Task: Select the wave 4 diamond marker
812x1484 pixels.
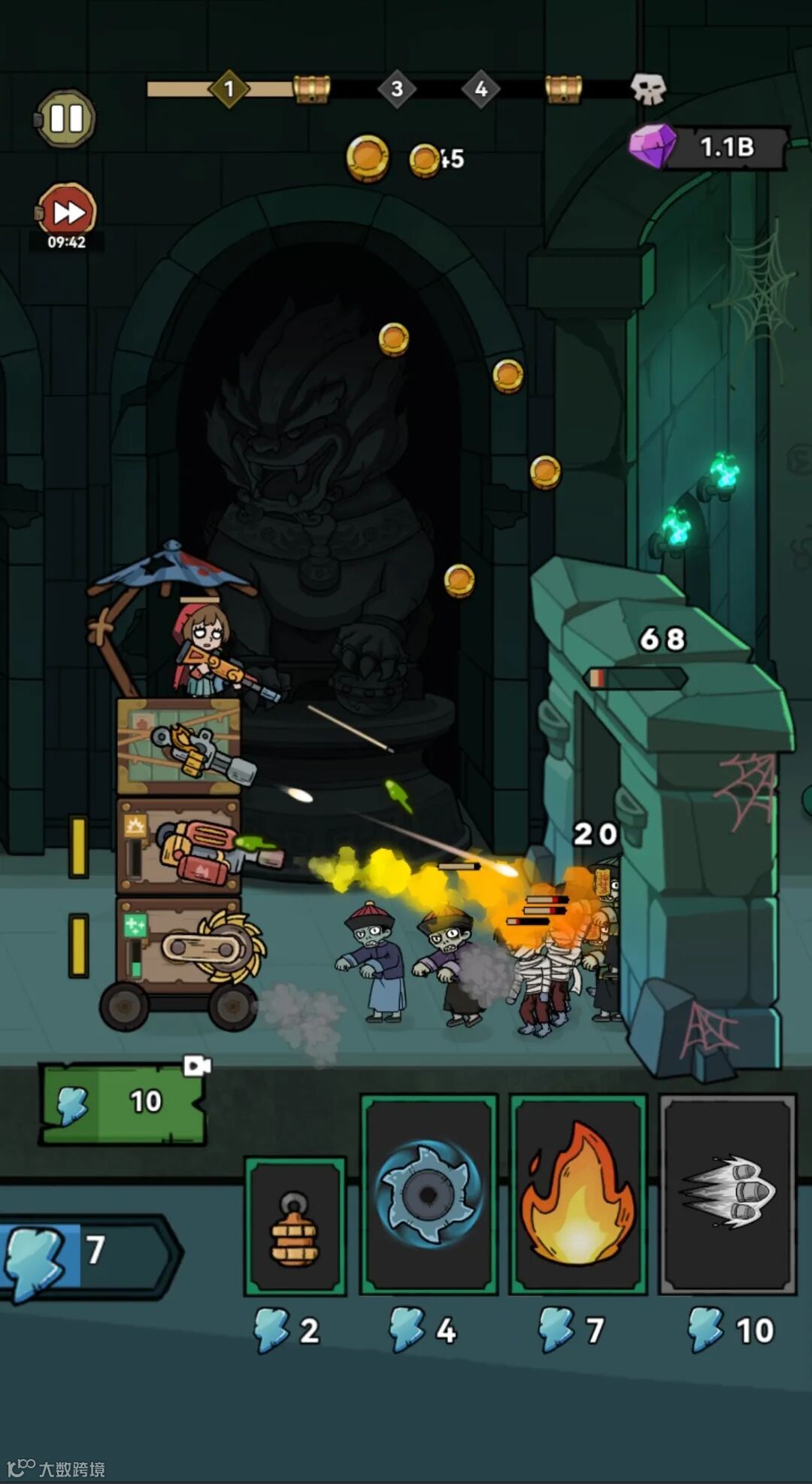Action: [481, 89]
